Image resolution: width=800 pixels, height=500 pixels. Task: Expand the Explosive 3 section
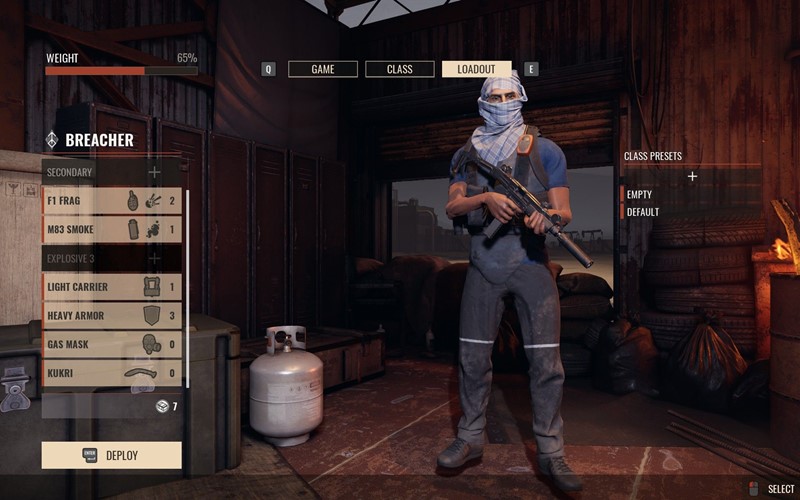click(x=154, y=258)
